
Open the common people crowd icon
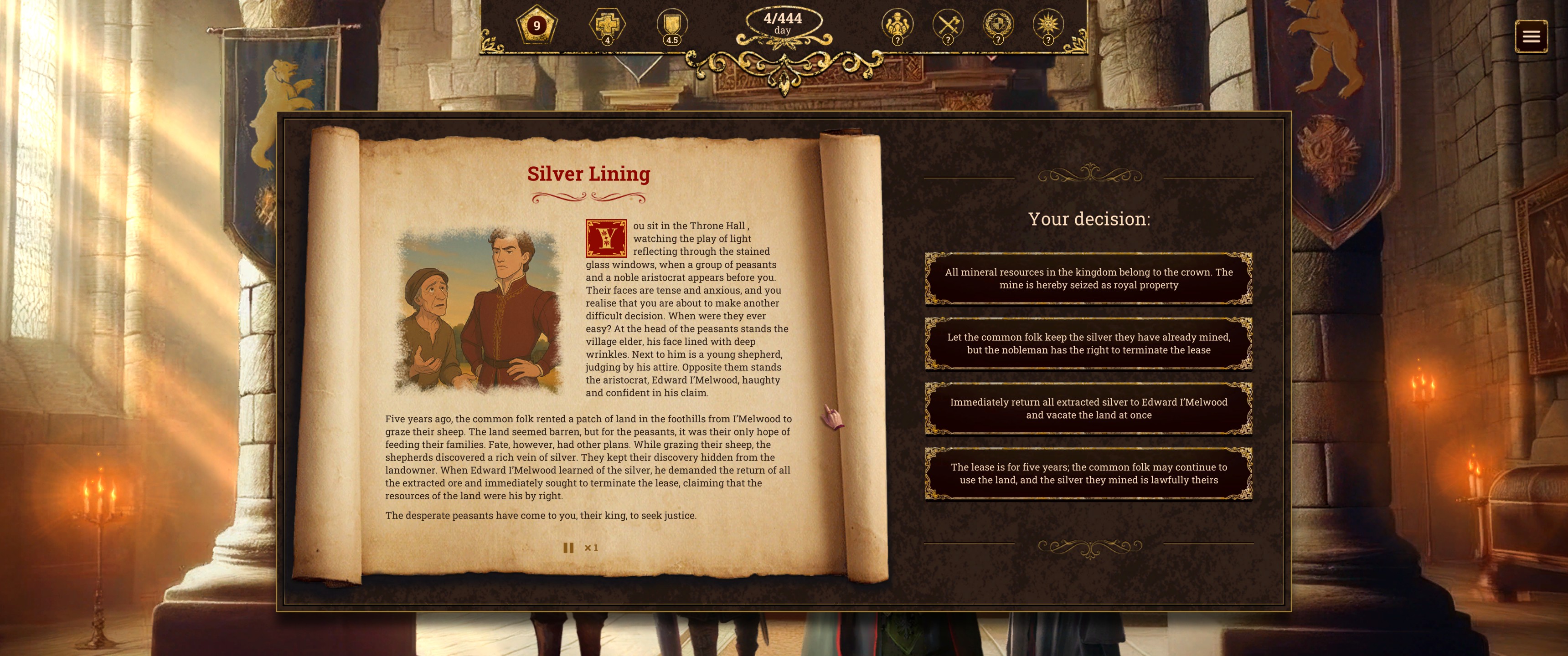click(897, 26)
